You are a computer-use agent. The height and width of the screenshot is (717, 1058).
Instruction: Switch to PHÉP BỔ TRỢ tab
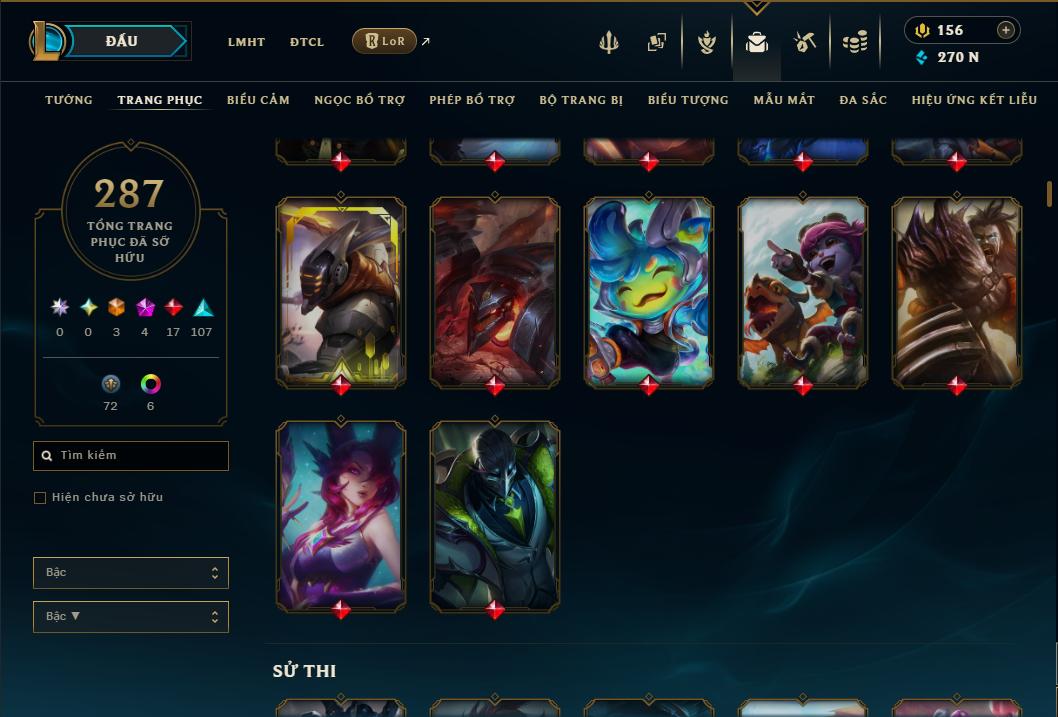[472, 100]
